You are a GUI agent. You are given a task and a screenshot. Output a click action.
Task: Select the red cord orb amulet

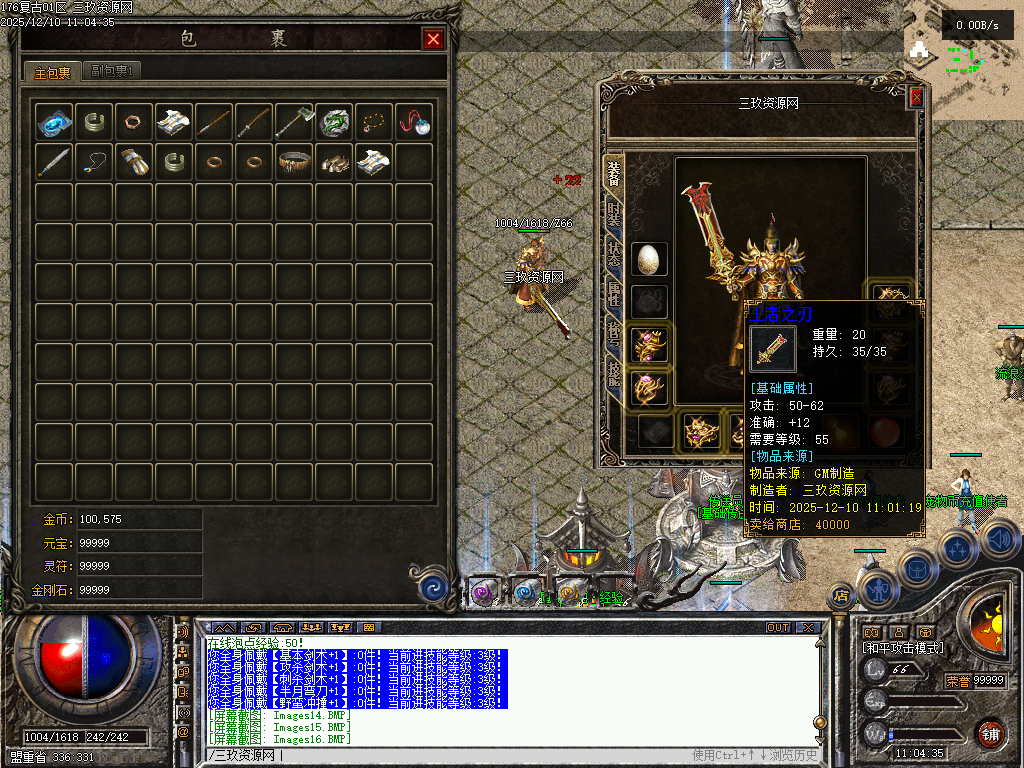(414, 122)
